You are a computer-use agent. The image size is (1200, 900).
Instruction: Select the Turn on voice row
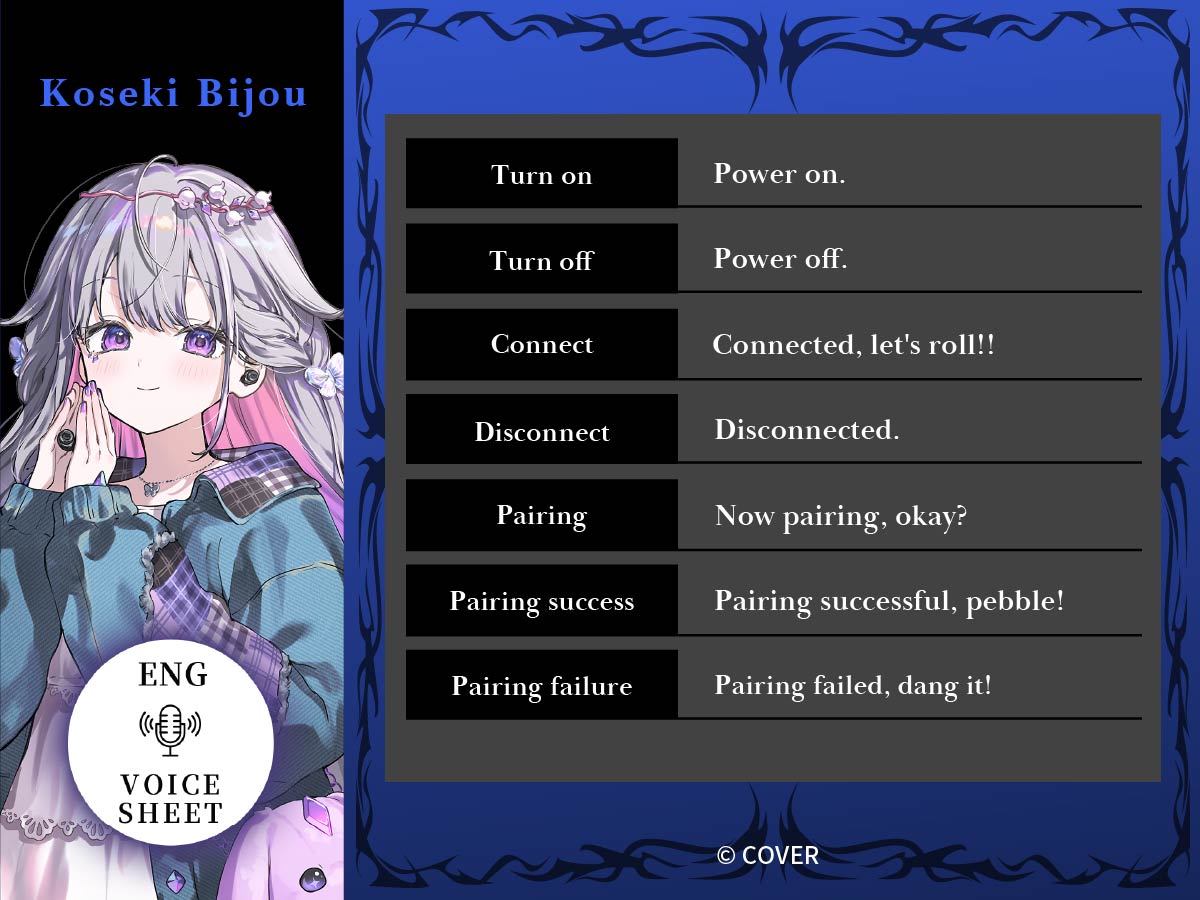[x=542, y=174]
